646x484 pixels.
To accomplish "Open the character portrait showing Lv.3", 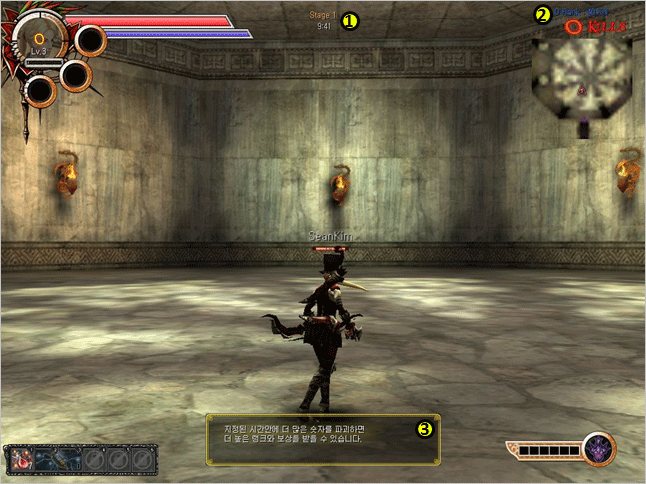I will (39, 41).
